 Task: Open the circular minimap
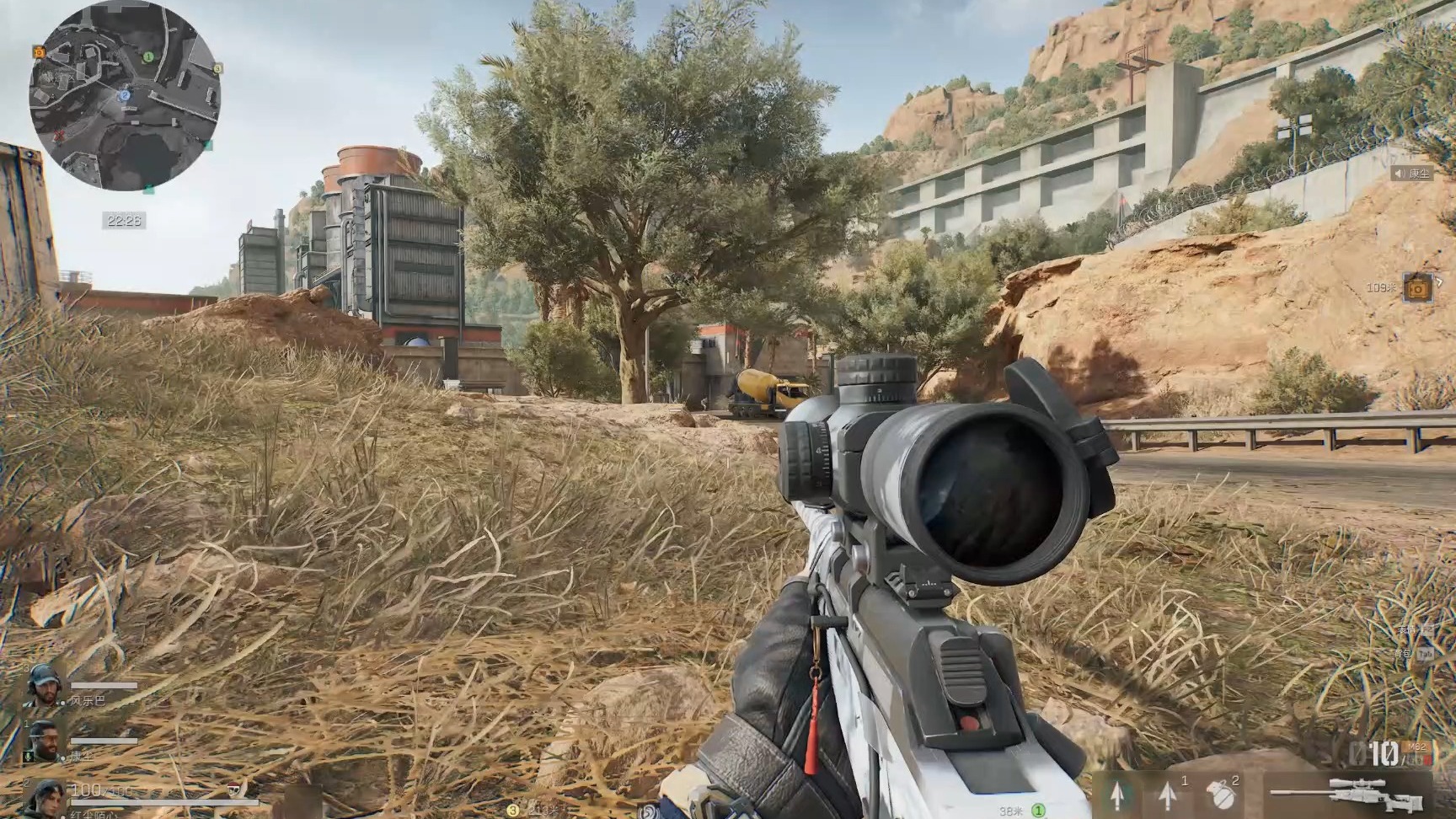coord(125,96)
